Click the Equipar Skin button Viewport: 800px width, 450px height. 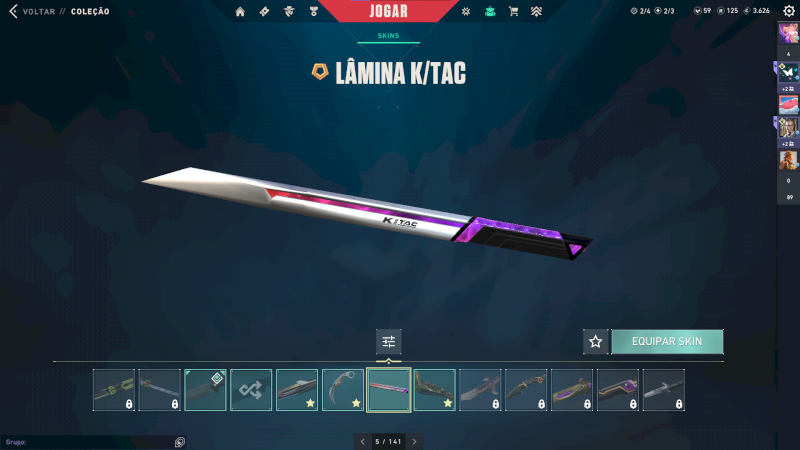click(667, 341)
